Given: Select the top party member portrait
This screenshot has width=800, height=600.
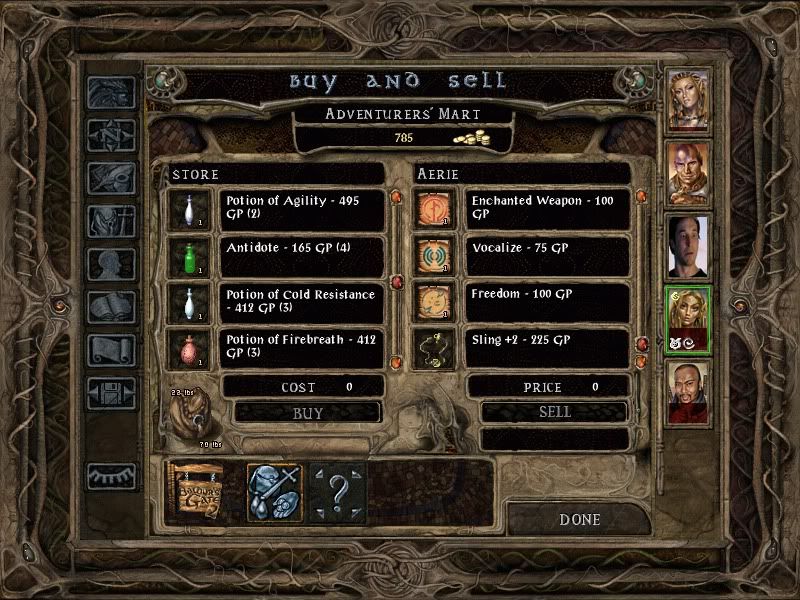Looking at the screenshot, I should tap(688, 100).
